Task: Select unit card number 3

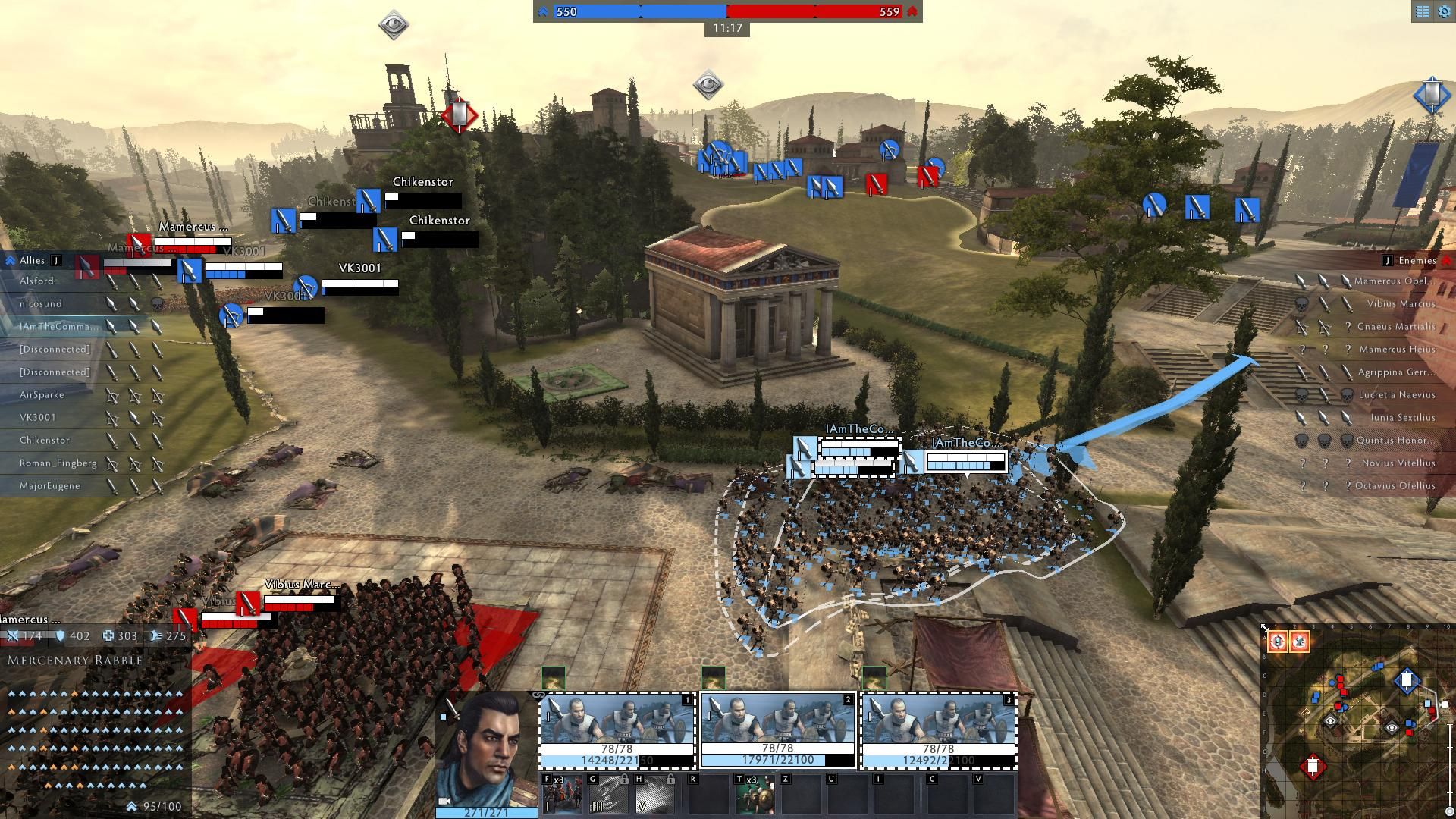Action: (938, 730)
